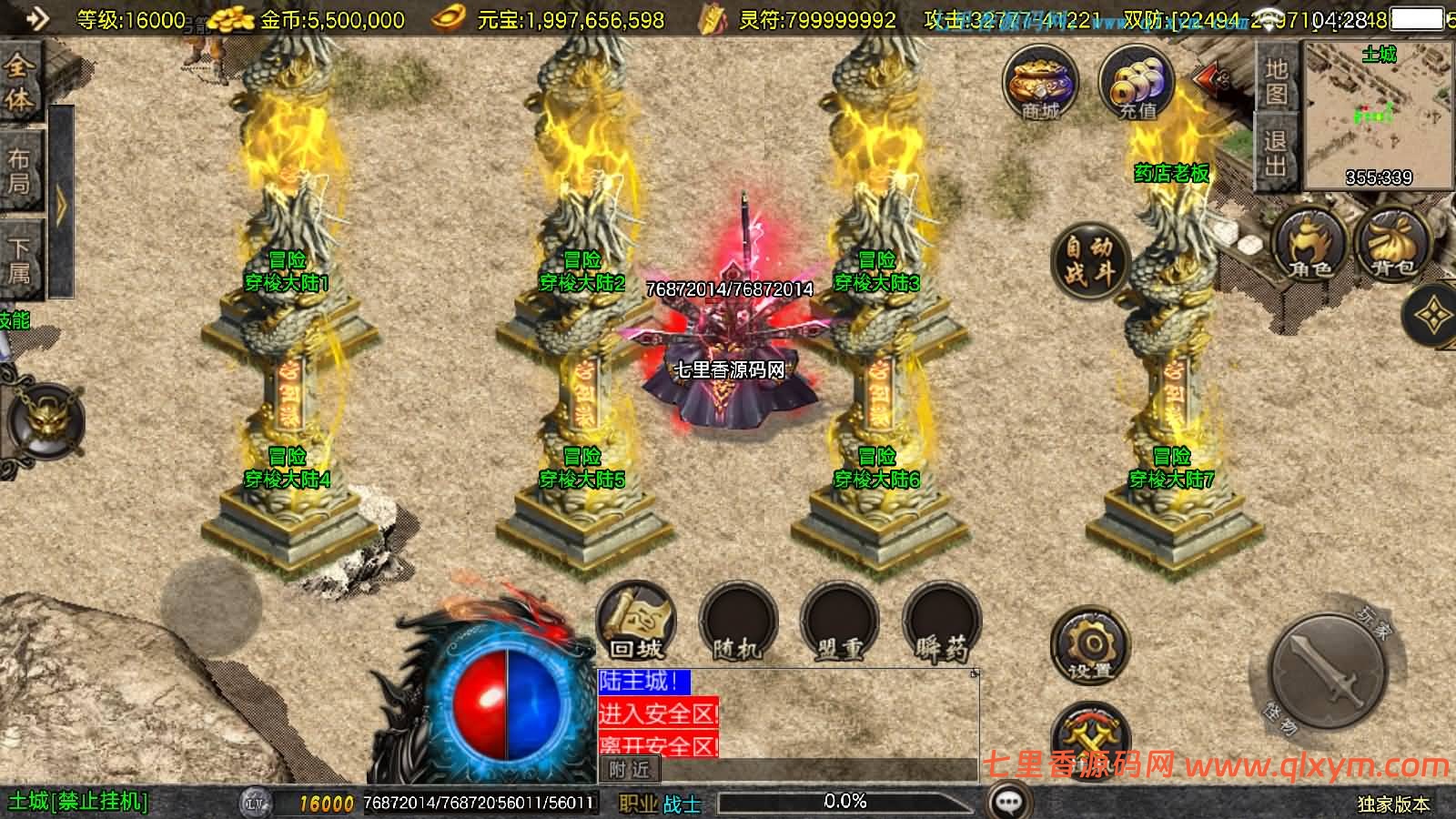Open the 下属 subordinates tab
Image resolution: width=1456 pixels, height=819 pixels.
tap(20, 259)
